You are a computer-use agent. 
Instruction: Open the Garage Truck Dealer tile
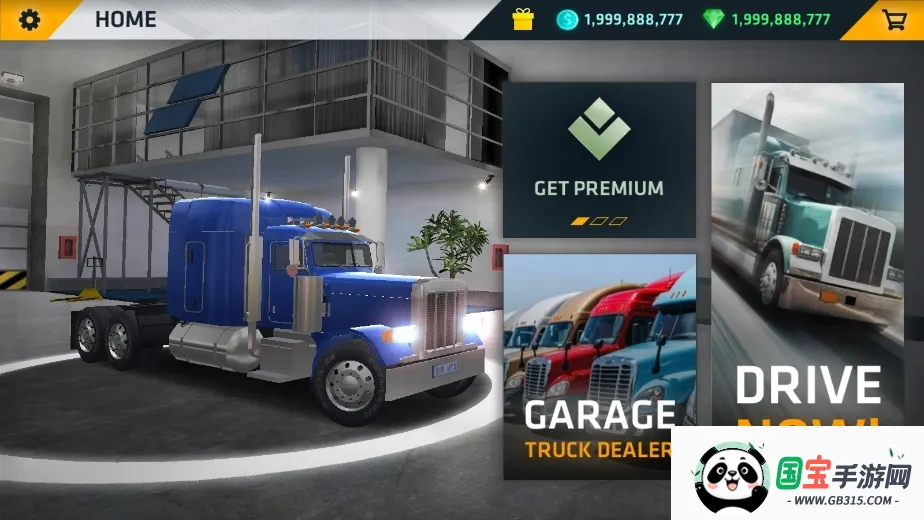(598, 365)
